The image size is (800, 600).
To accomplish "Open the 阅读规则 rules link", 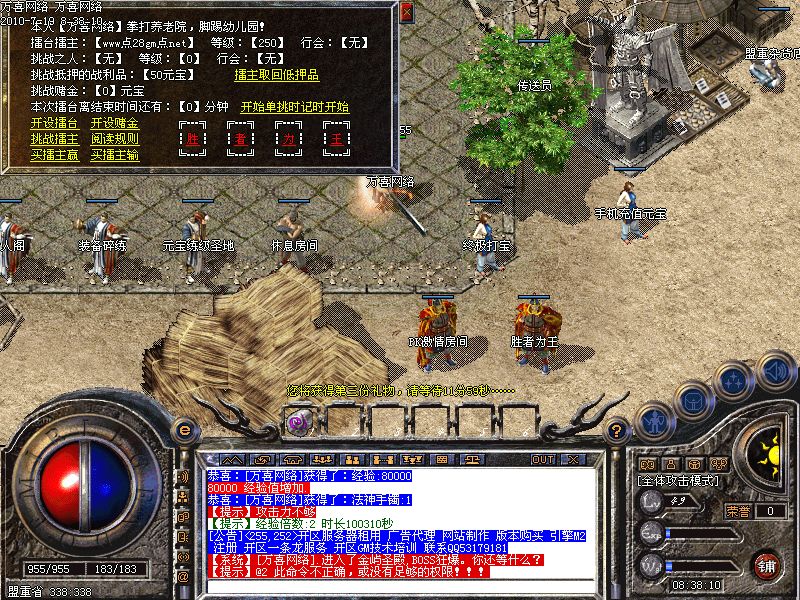I will point(115,139).
